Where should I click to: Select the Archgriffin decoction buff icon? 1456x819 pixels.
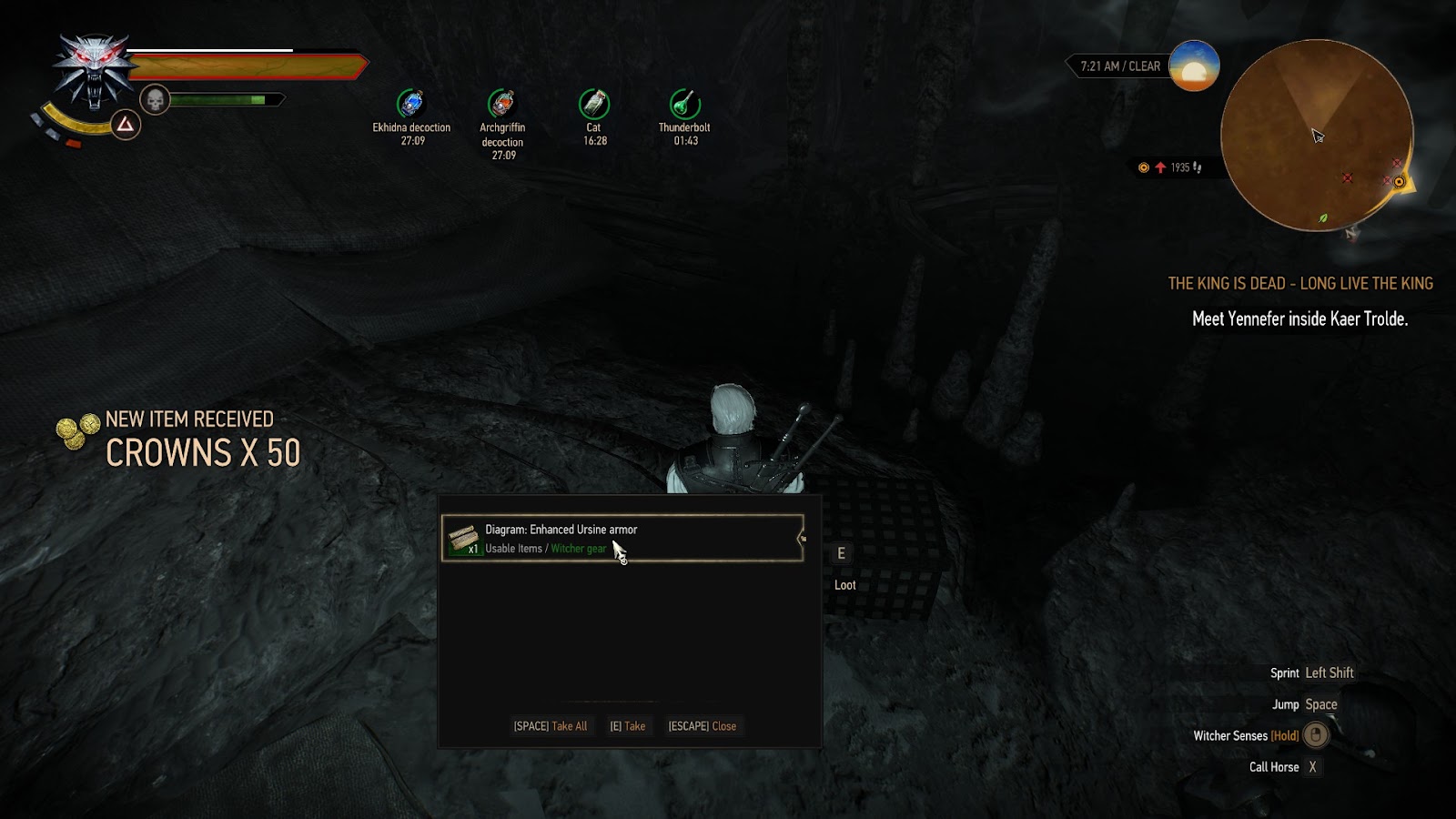[x=502, y=105]
